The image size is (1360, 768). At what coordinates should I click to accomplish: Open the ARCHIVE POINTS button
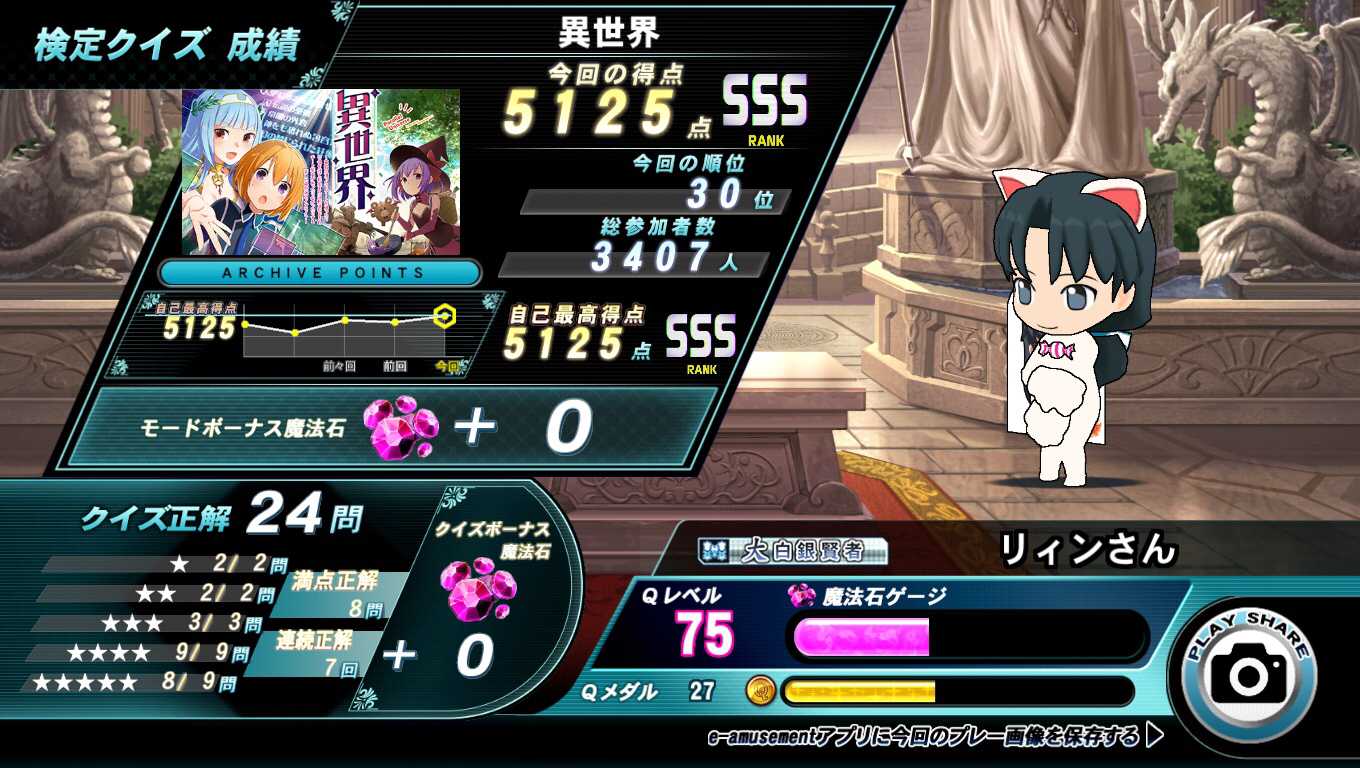(x=322, y=272)
